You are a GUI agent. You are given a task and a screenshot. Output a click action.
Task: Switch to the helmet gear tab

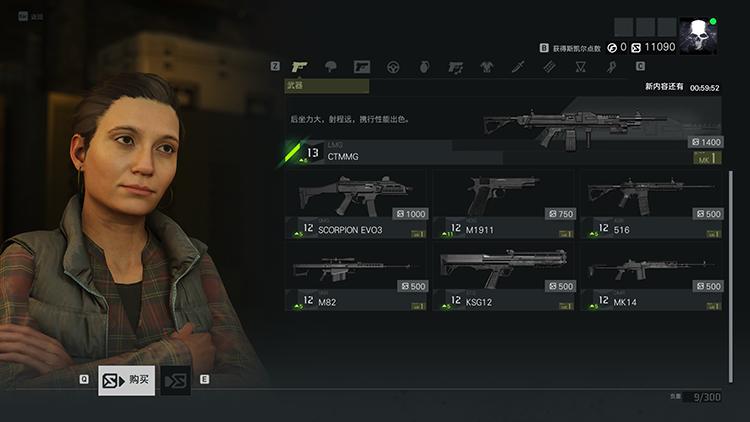tap(331, 67)
